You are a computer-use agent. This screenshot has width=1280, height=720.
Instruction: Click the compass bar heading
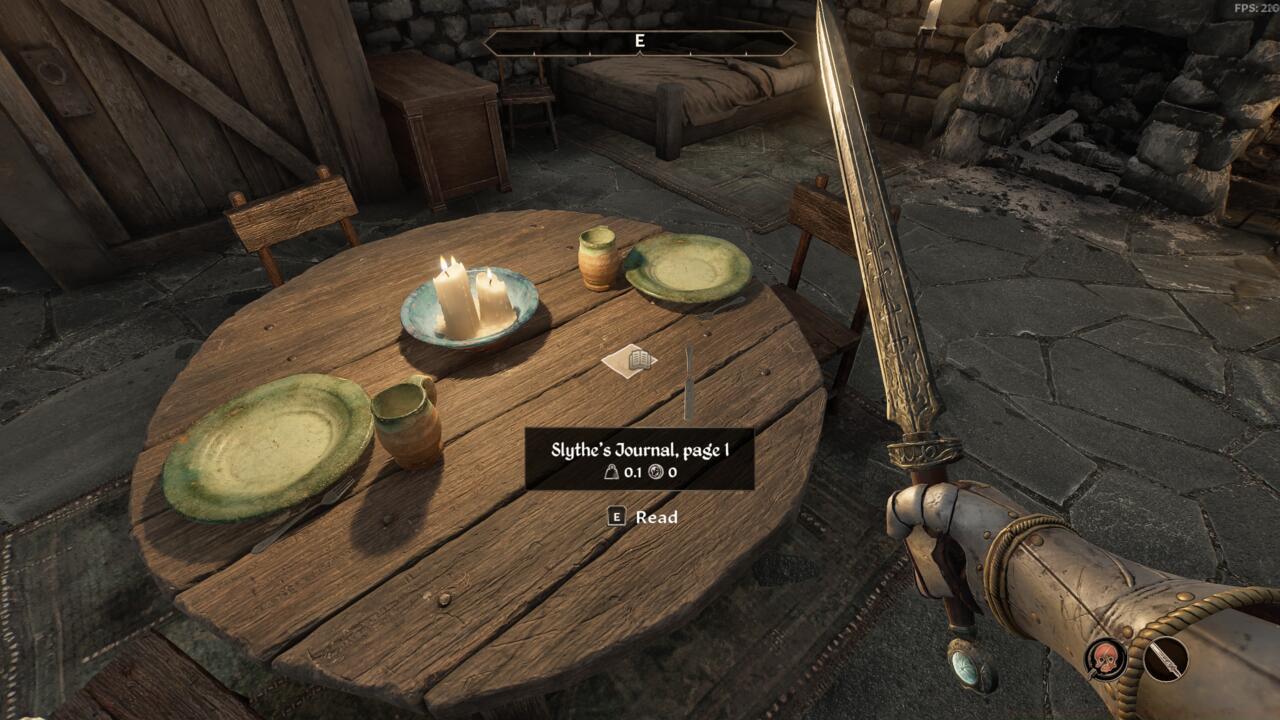[639, 42]
